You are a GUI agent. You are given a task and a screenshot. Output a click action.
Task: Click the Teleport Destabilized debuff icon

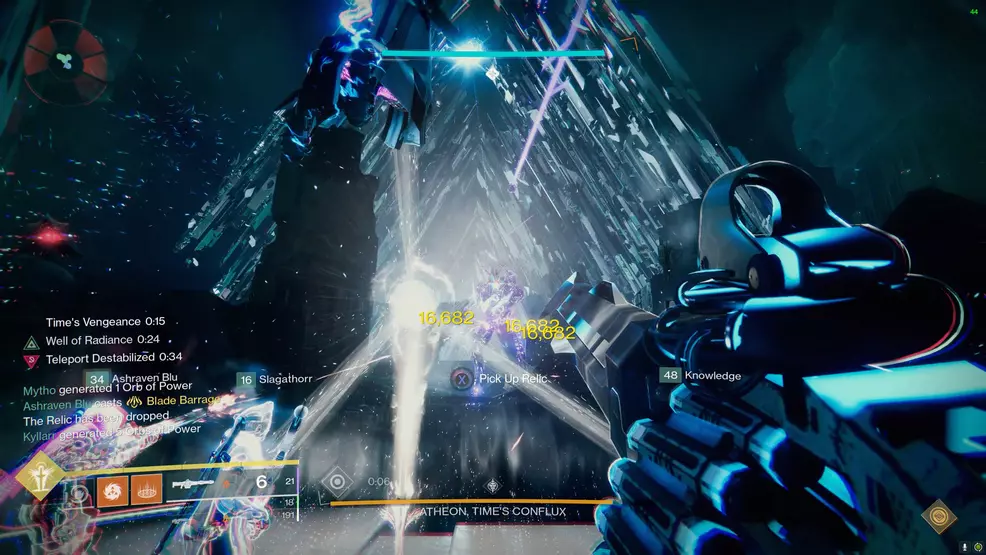31,357
